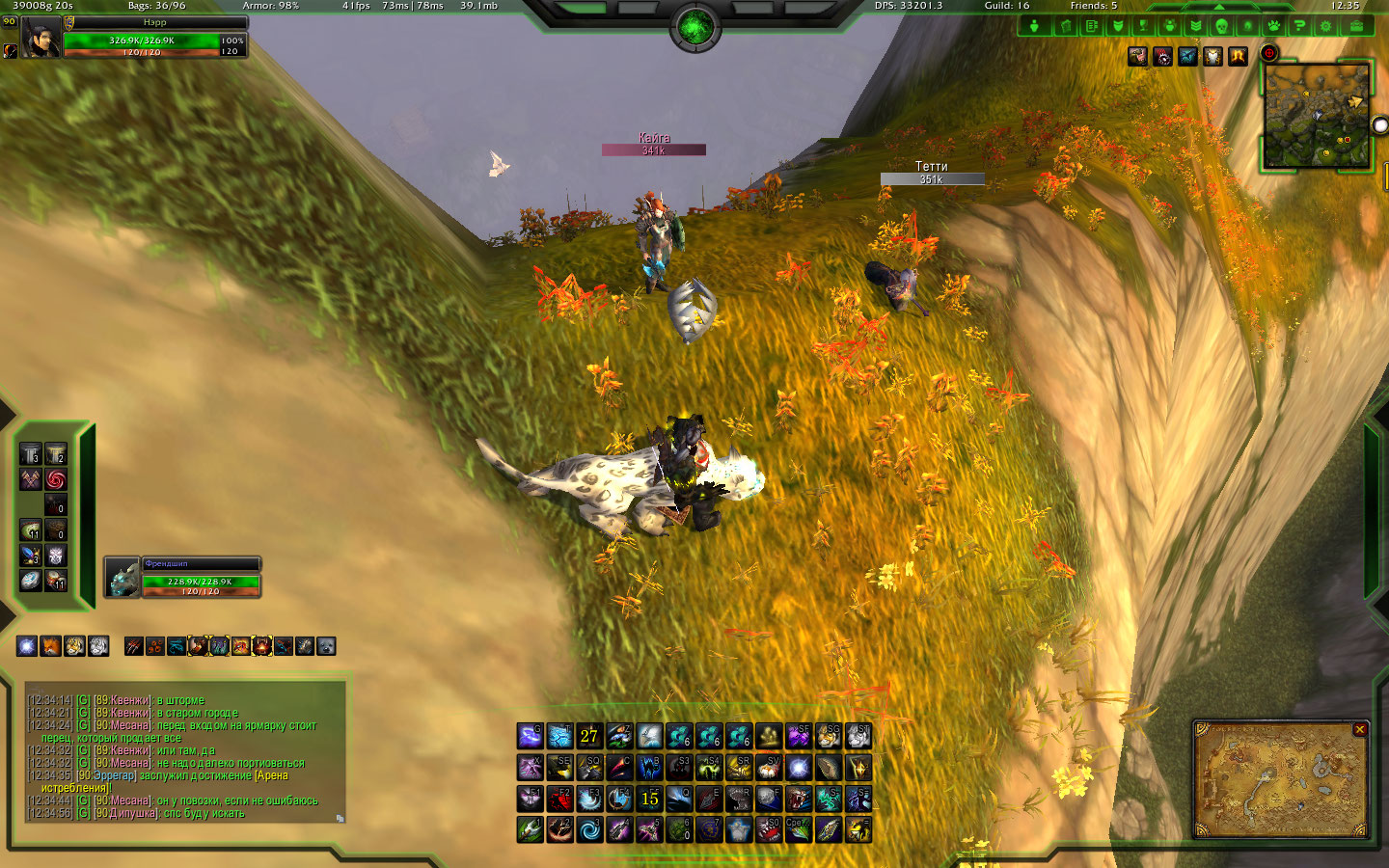Activate the blue swirl ability bound to 3
The height and width of the screenshot is (868, 1389).
(x=589, y=829)
